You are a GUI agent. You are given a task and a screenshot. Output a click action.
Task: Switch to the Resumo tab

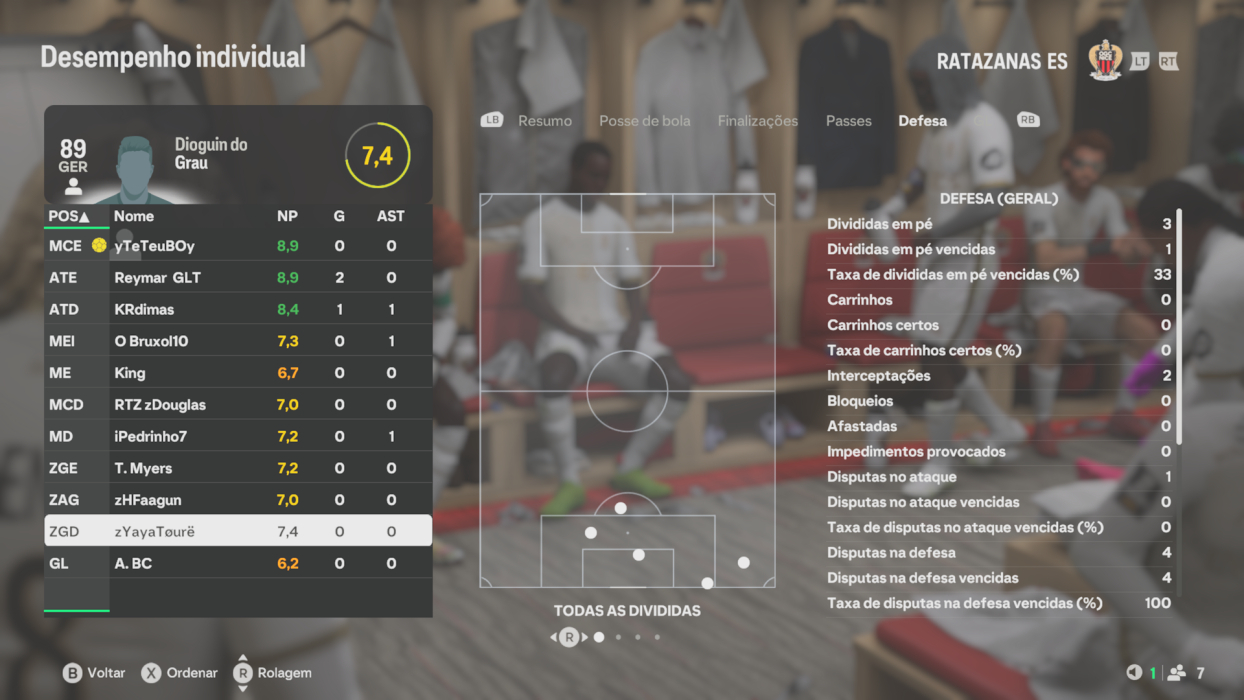(544, 121)
